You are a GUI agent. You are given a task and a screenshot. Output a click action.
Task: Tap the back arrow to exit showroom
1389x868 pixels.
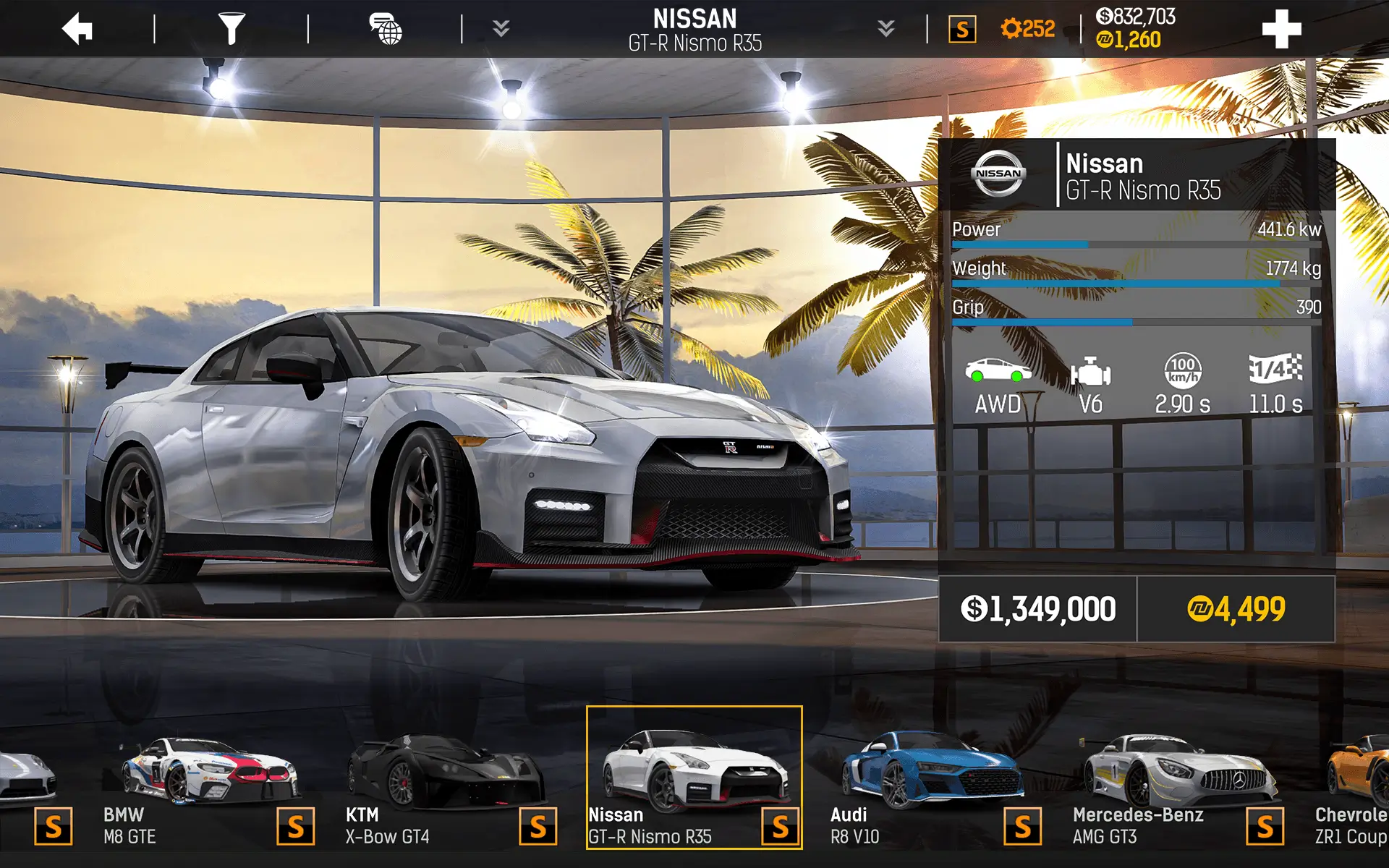pyautogui.click(x=78, y=27)
